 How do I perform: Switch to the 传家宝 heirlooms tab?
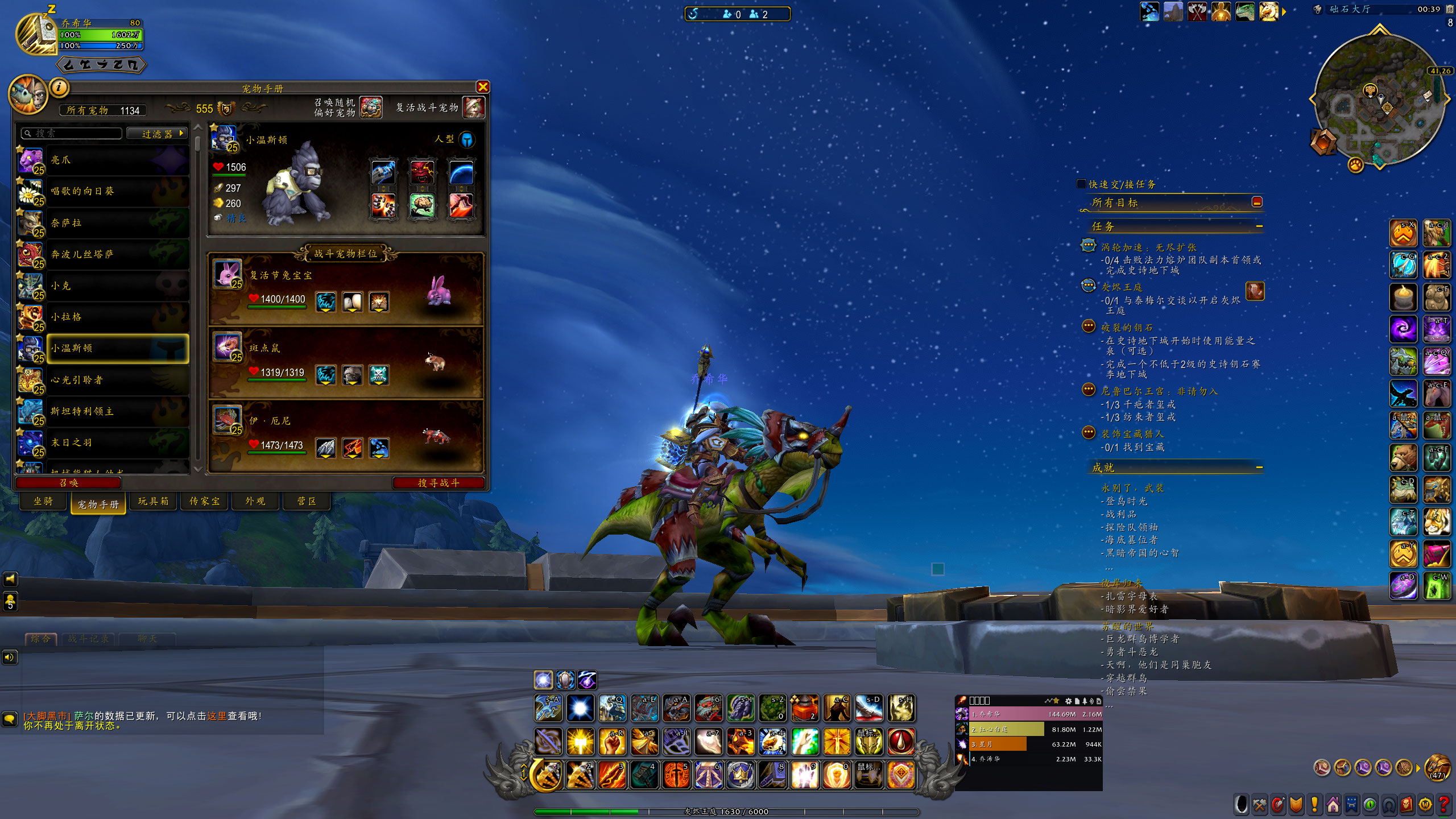204,501
